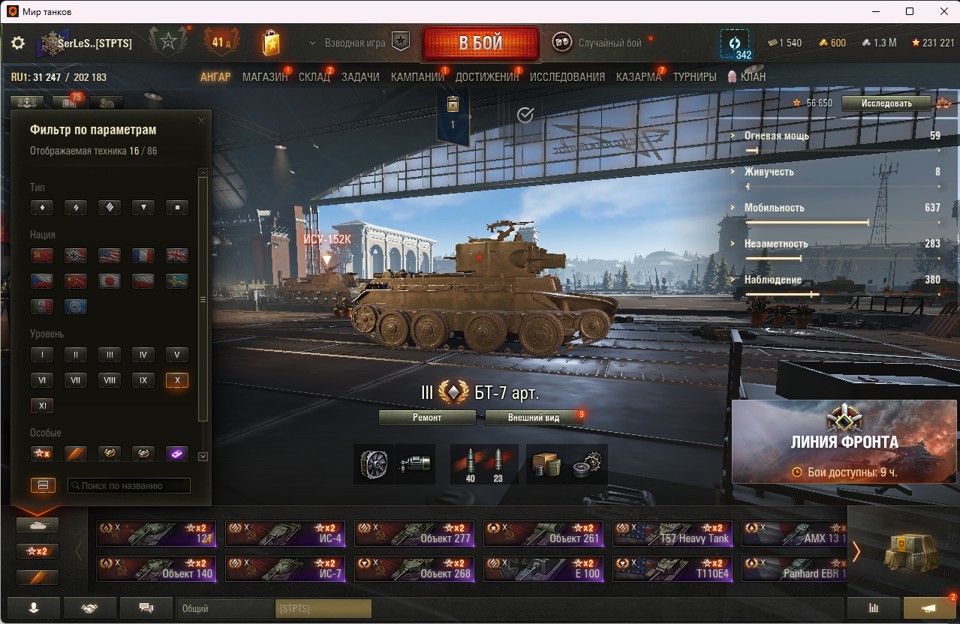Click the Исследовать button
The image size is (960, 624).
click(x=886, y=103)
